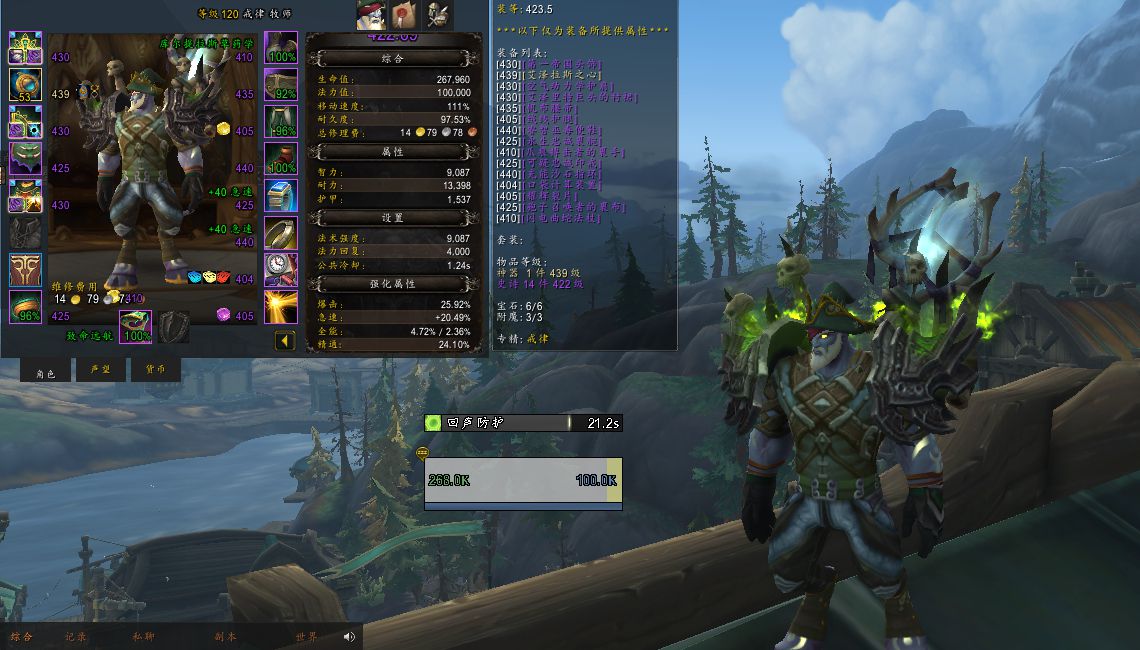Select the head equipment slot
This screenshot has height=650, width=1140.
click(25, 48)
